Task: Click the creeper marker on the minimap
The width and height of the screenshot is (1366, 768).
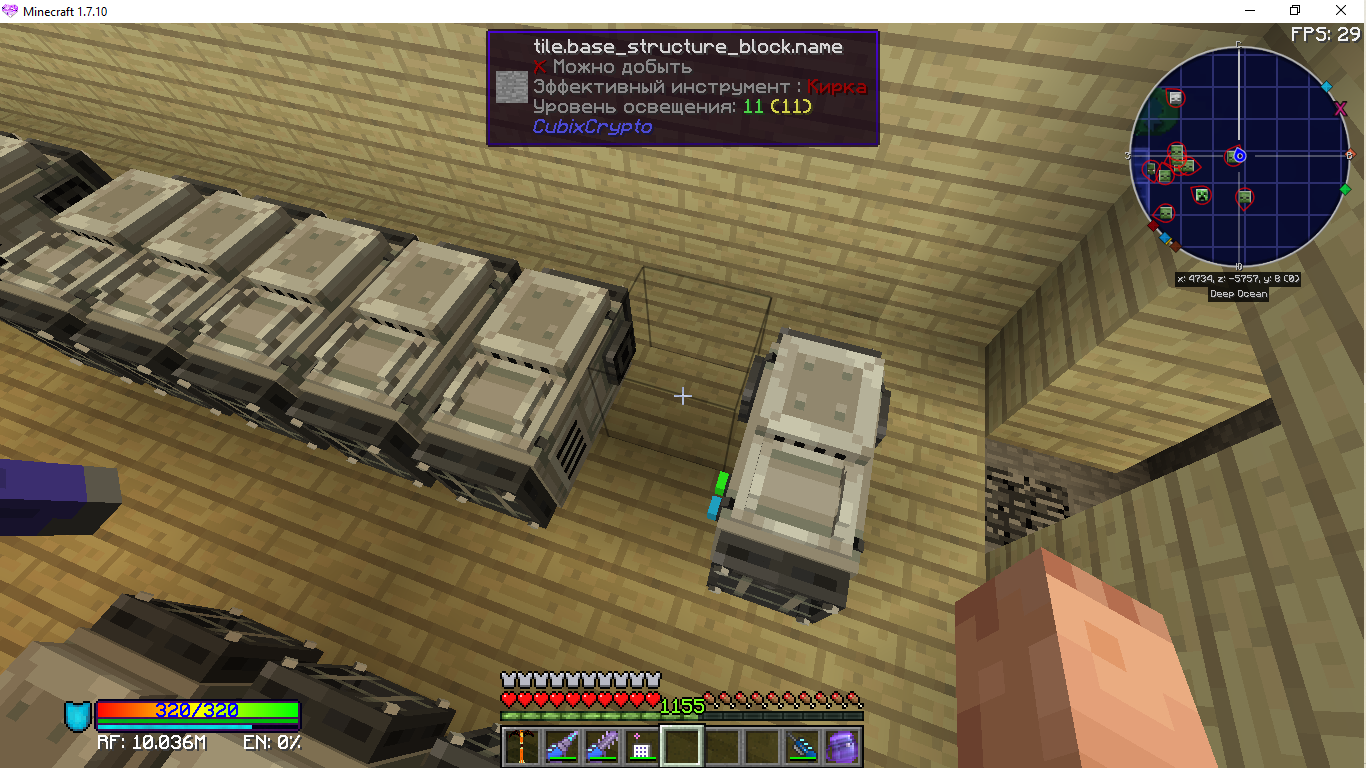Action: 1202,194
